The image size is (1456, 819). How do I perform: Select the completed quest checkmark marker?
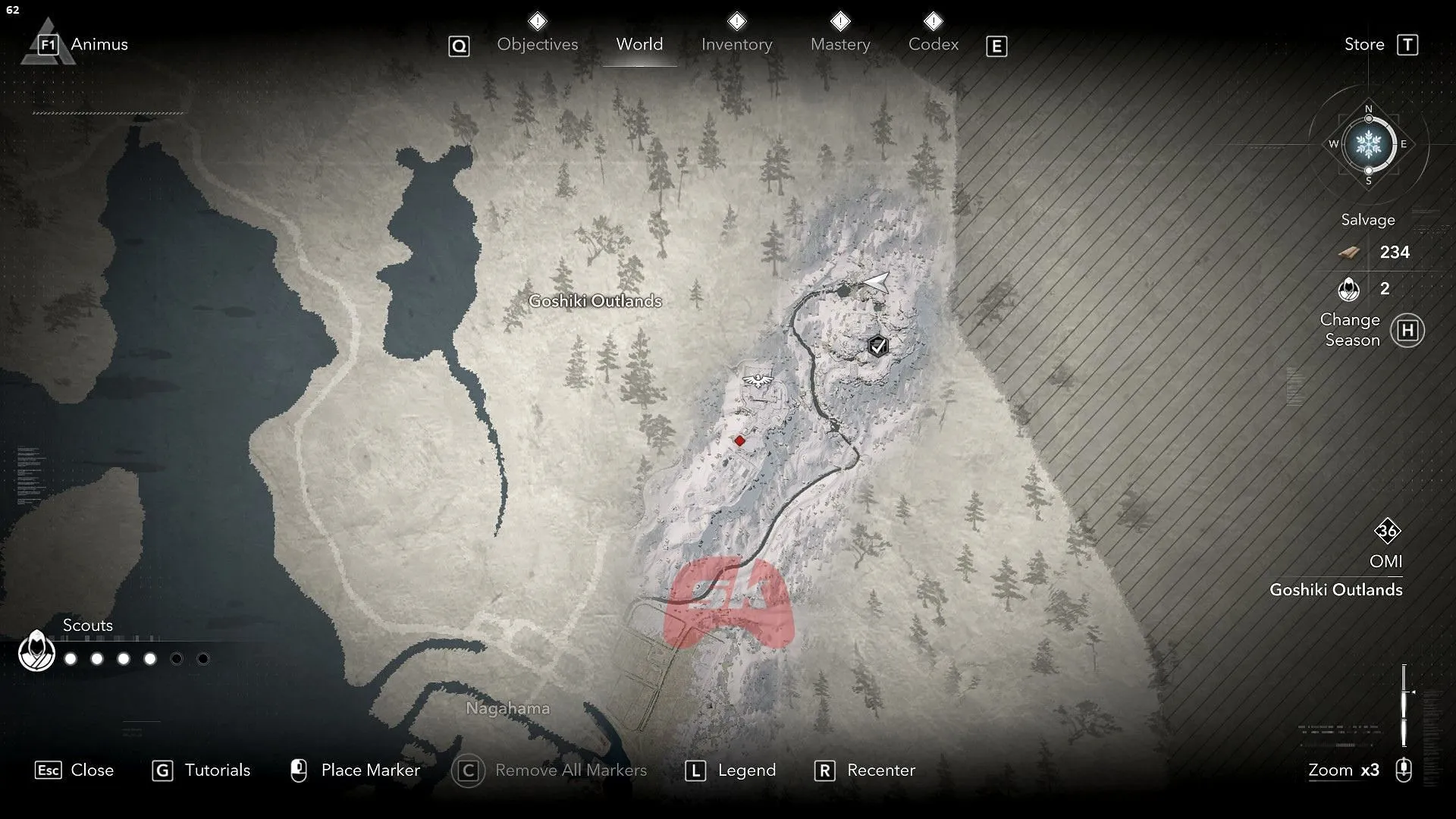pos(877,346)
